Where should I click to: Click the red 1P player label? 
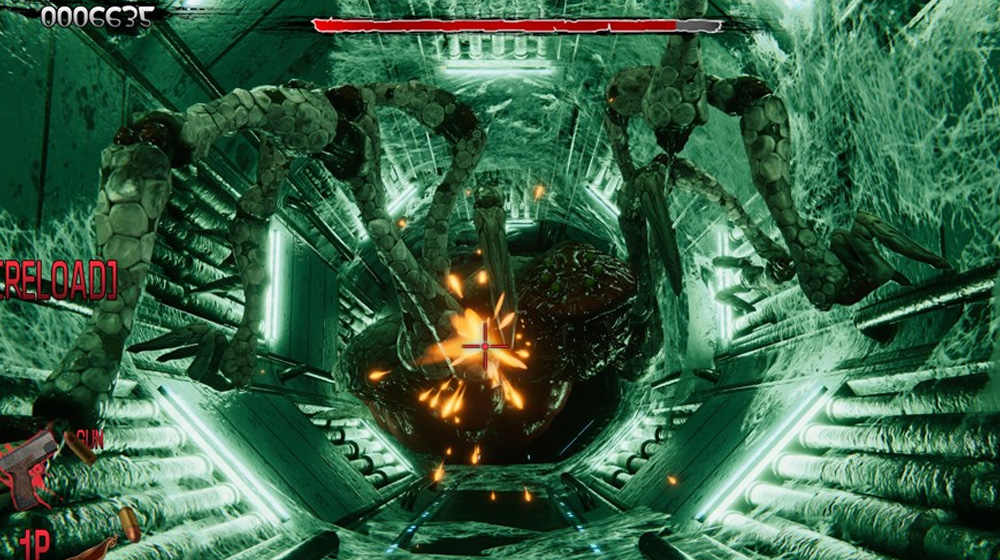pyautogui.click(x=35, y=544)
